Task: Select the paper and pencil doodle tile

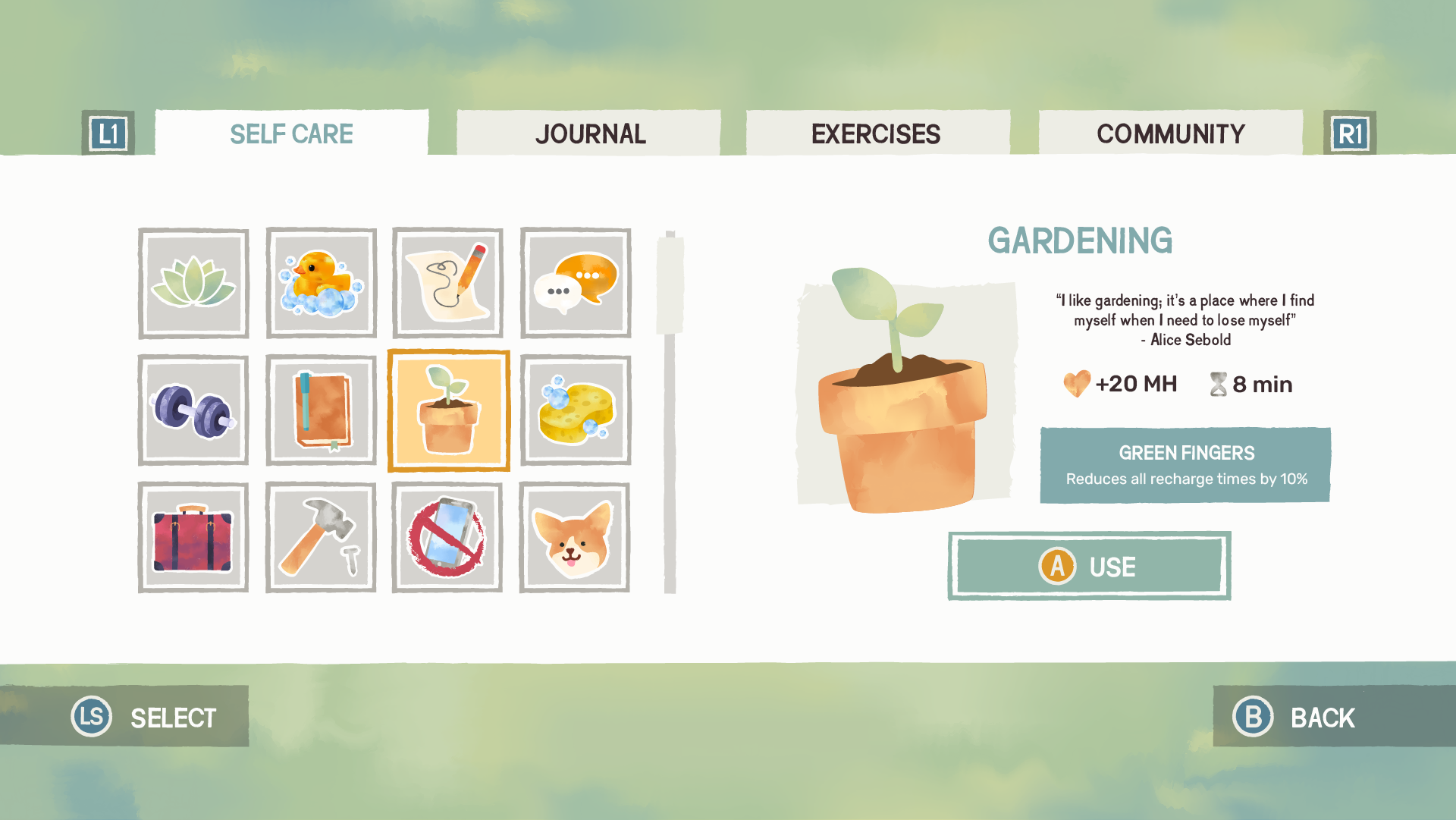Action: coord(447,283)
